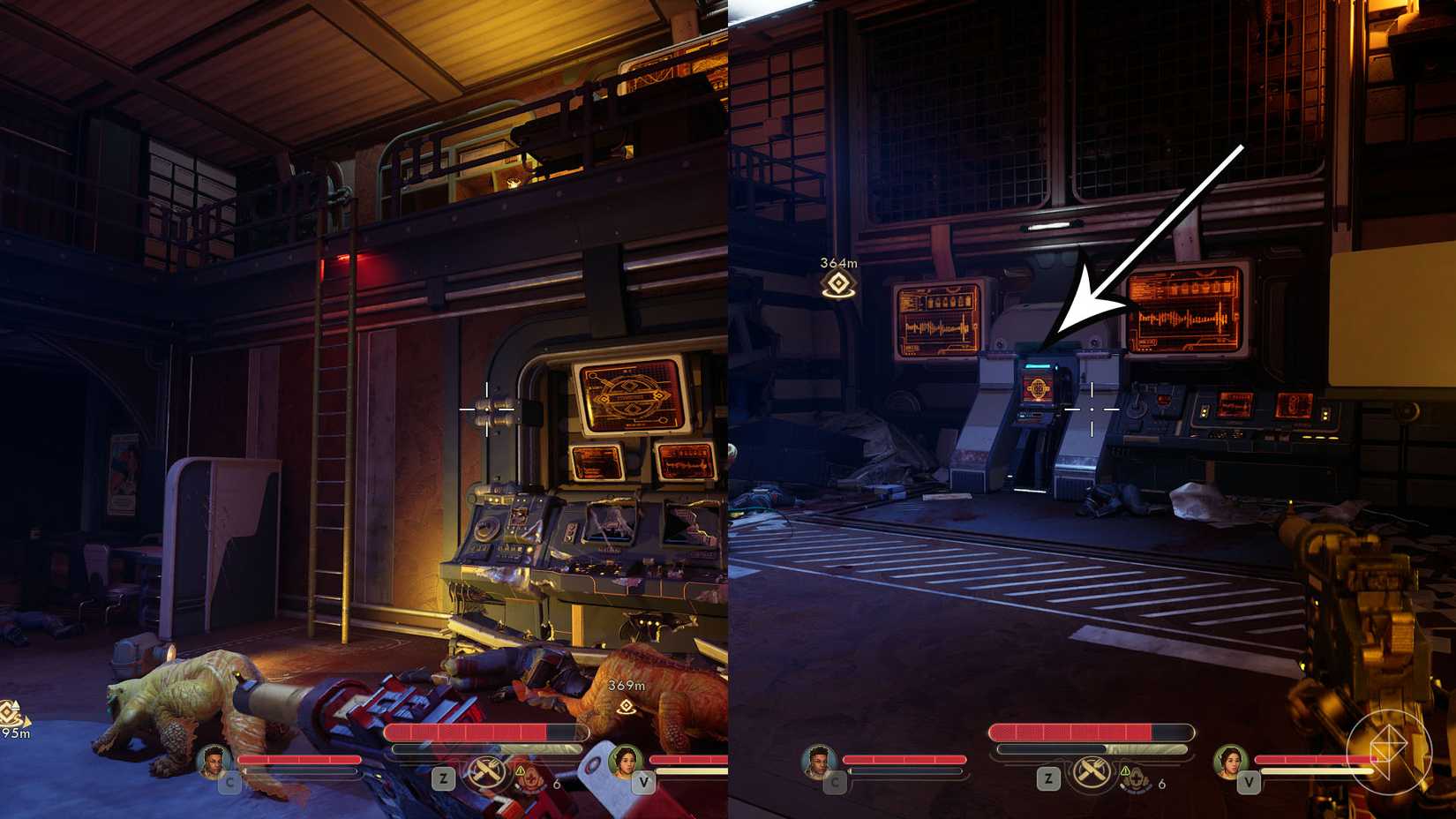Click the crosshair reticle on the right screen
Viewport: 1456px width, 819px height.
coord(1092,410)
